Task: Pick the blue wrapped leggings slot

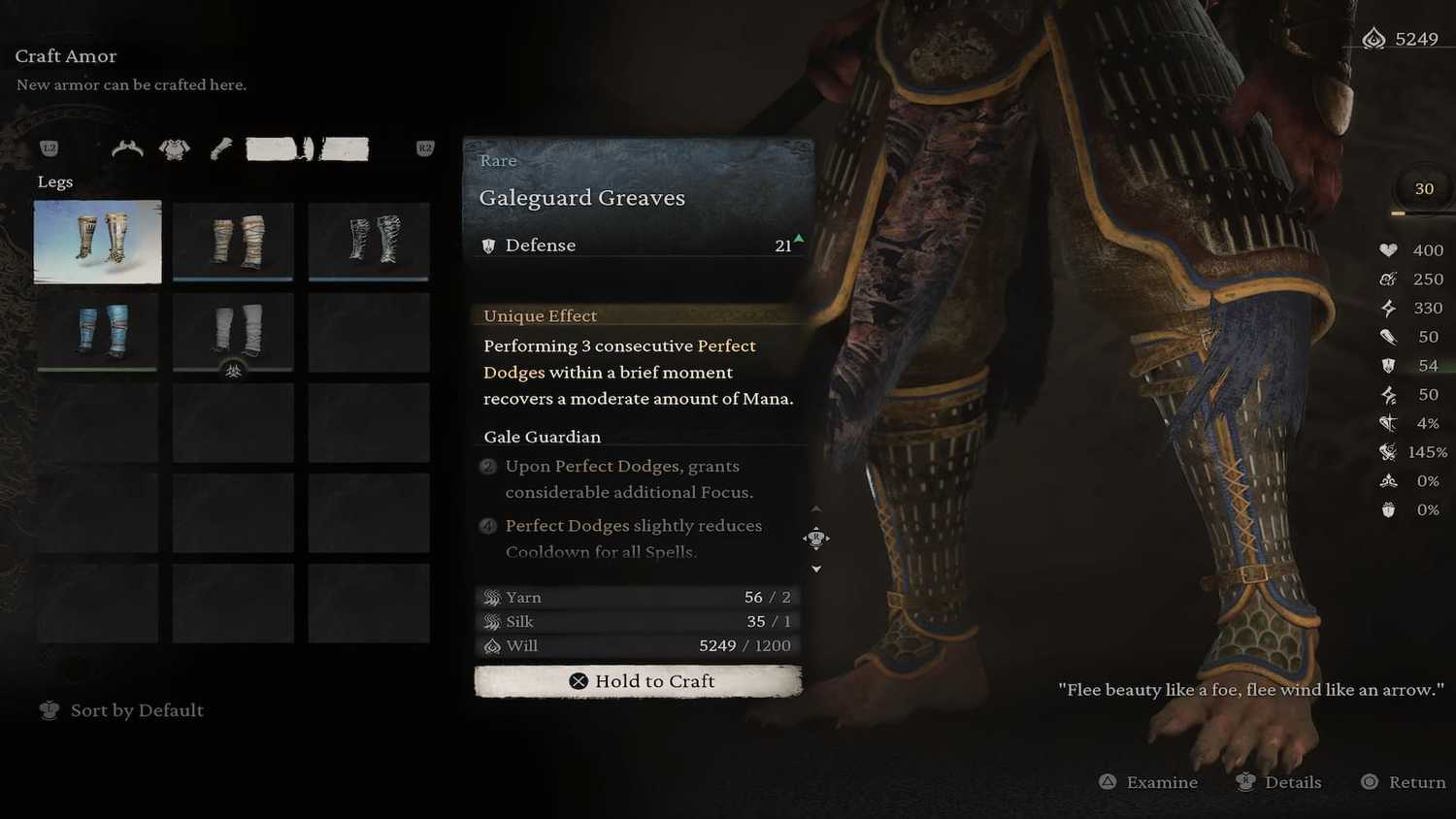Action: point(98,331)
